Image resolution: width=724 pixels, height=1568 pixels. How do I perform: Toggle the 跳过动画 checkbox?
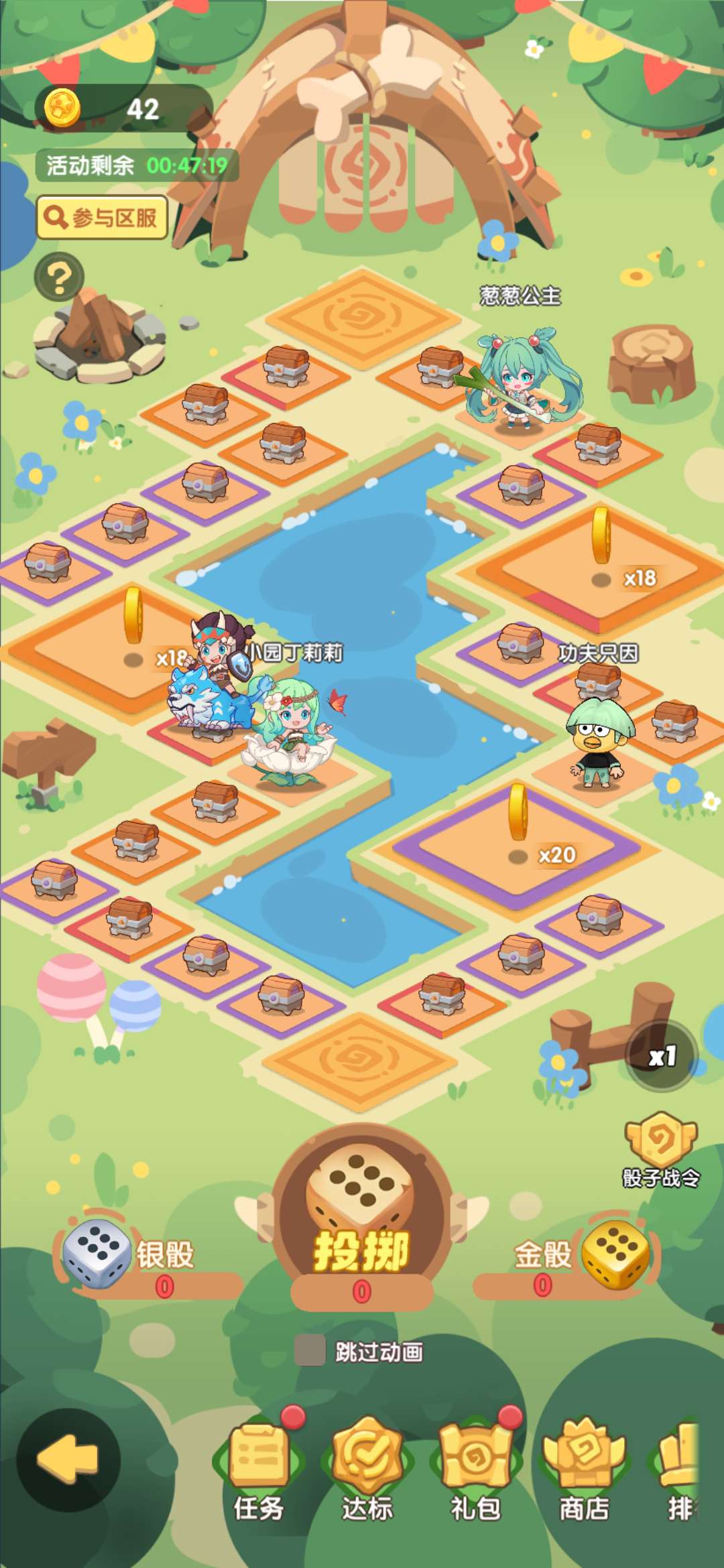(310, 1351)
